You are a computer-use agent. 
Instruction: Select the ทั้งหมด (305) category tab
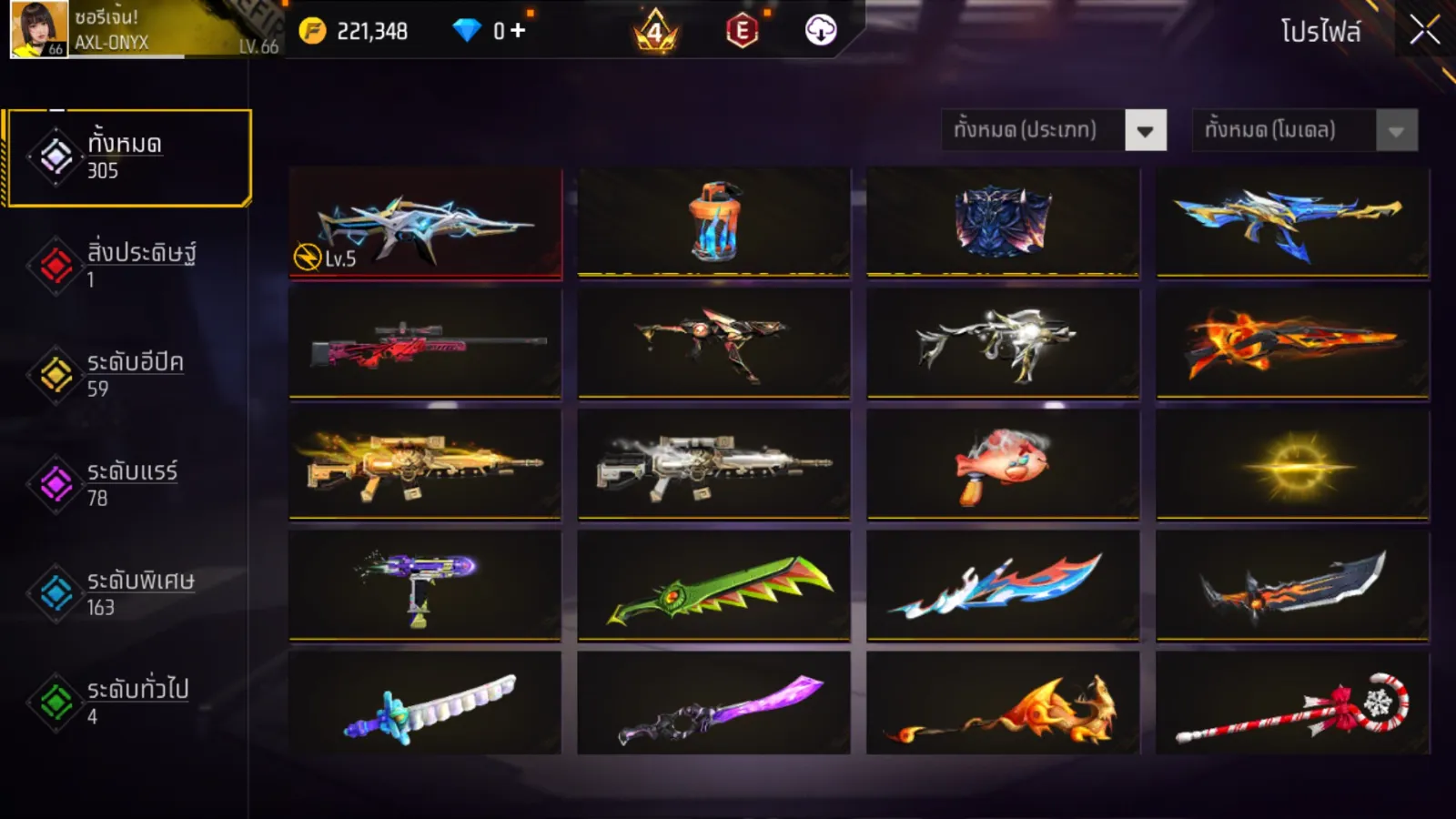(127, 157)
